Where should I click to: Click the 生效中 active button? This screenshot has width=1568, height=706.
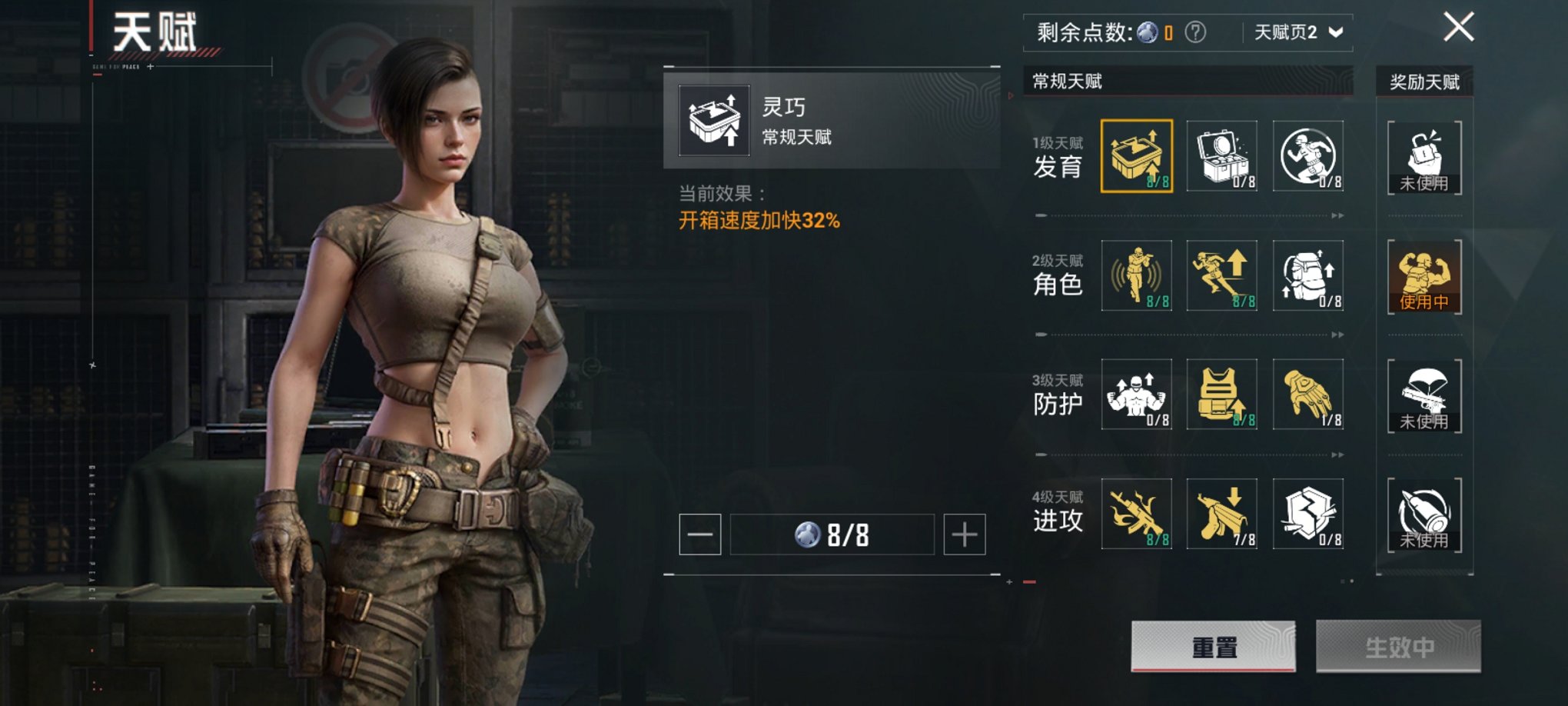tap(1398, 647)
